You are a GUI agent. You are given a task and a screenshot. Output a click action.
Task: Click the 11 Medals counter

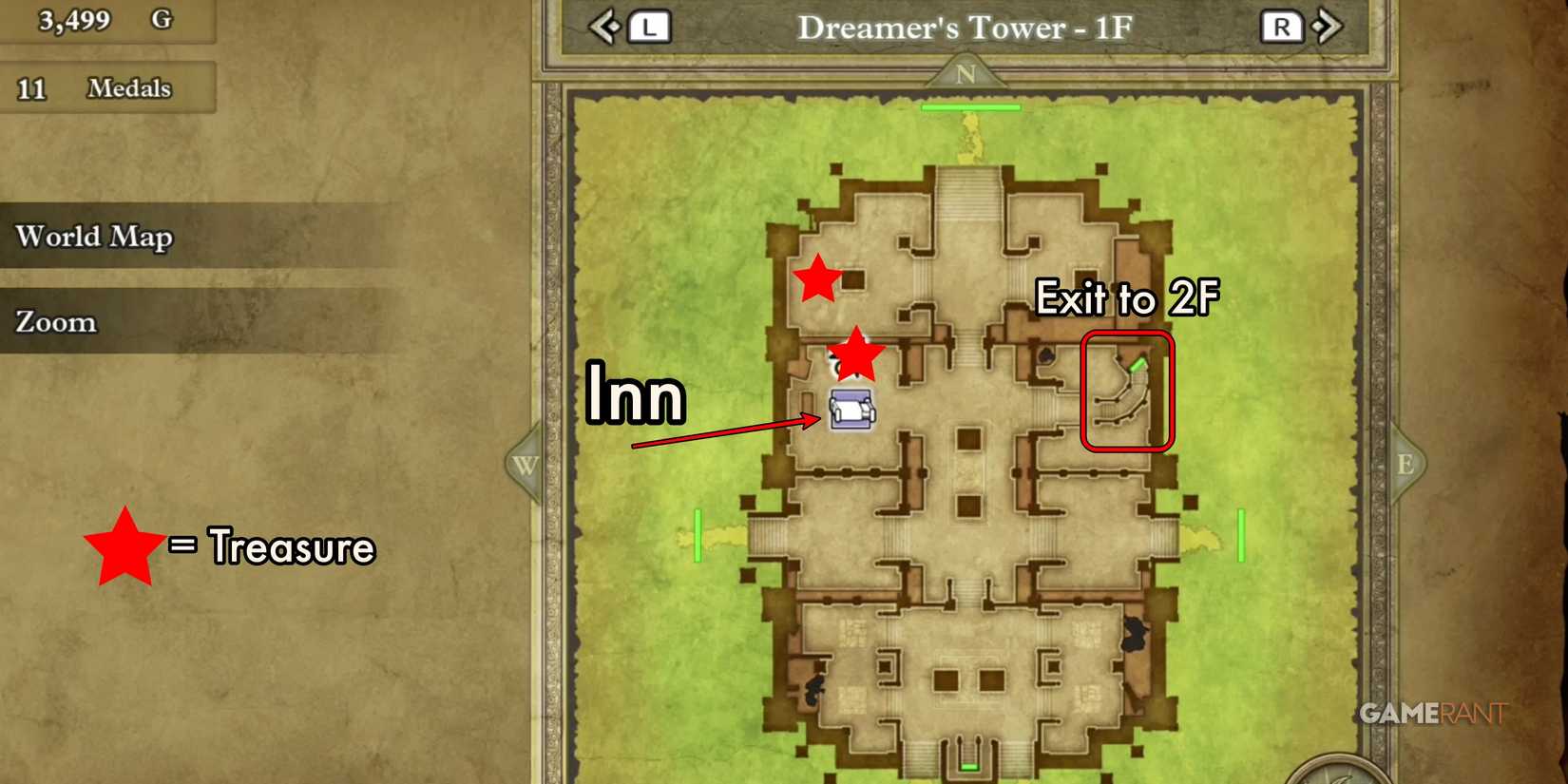point(92,88)
